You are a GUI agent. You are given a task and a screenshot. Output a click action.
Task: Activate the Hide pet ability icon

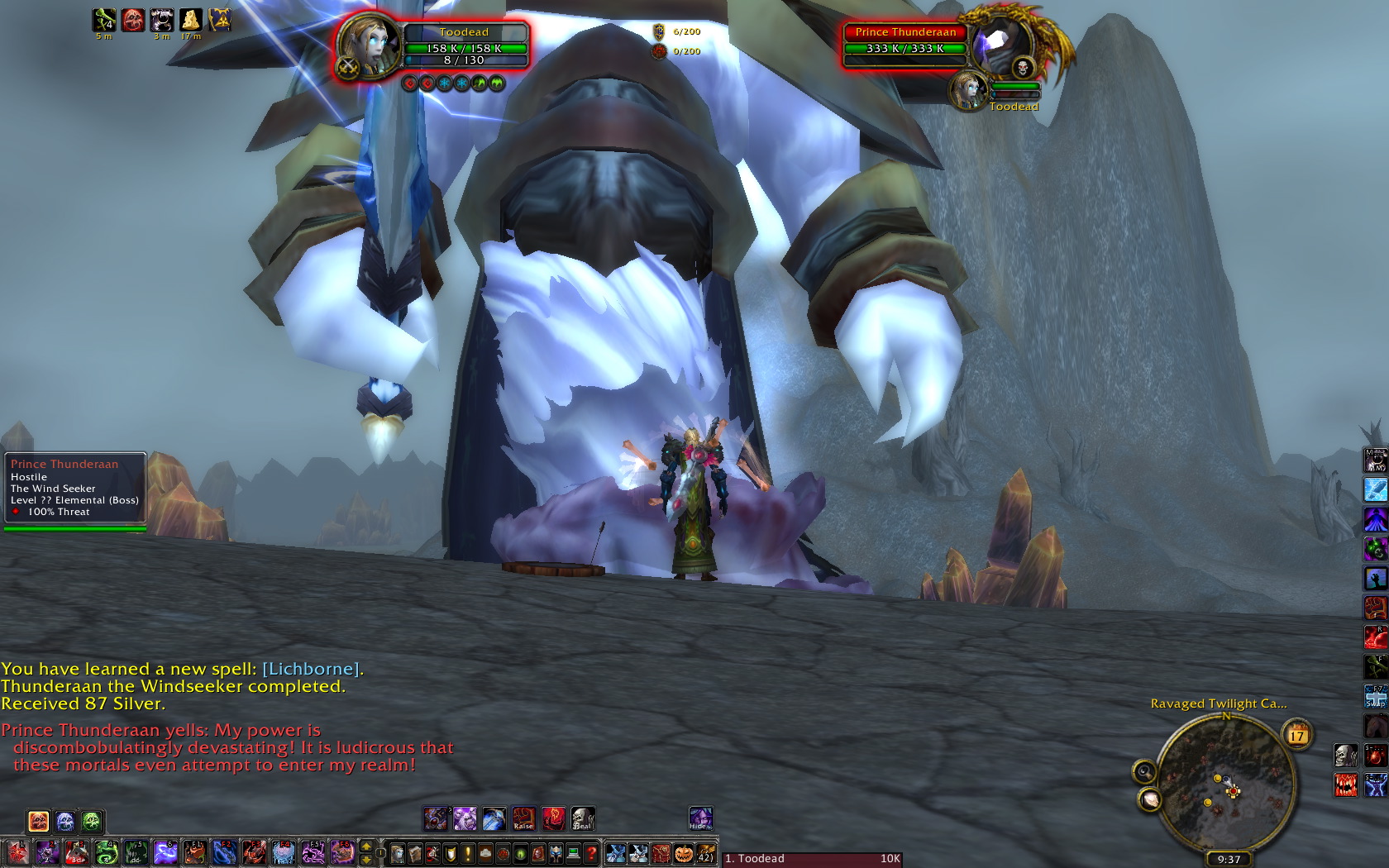pos(700,818)
